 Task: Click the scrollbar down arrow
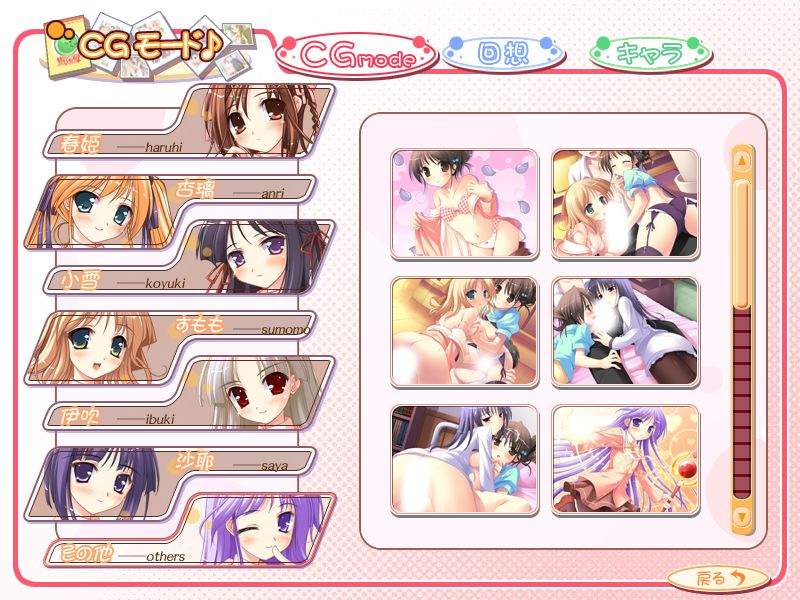(742, 516)
